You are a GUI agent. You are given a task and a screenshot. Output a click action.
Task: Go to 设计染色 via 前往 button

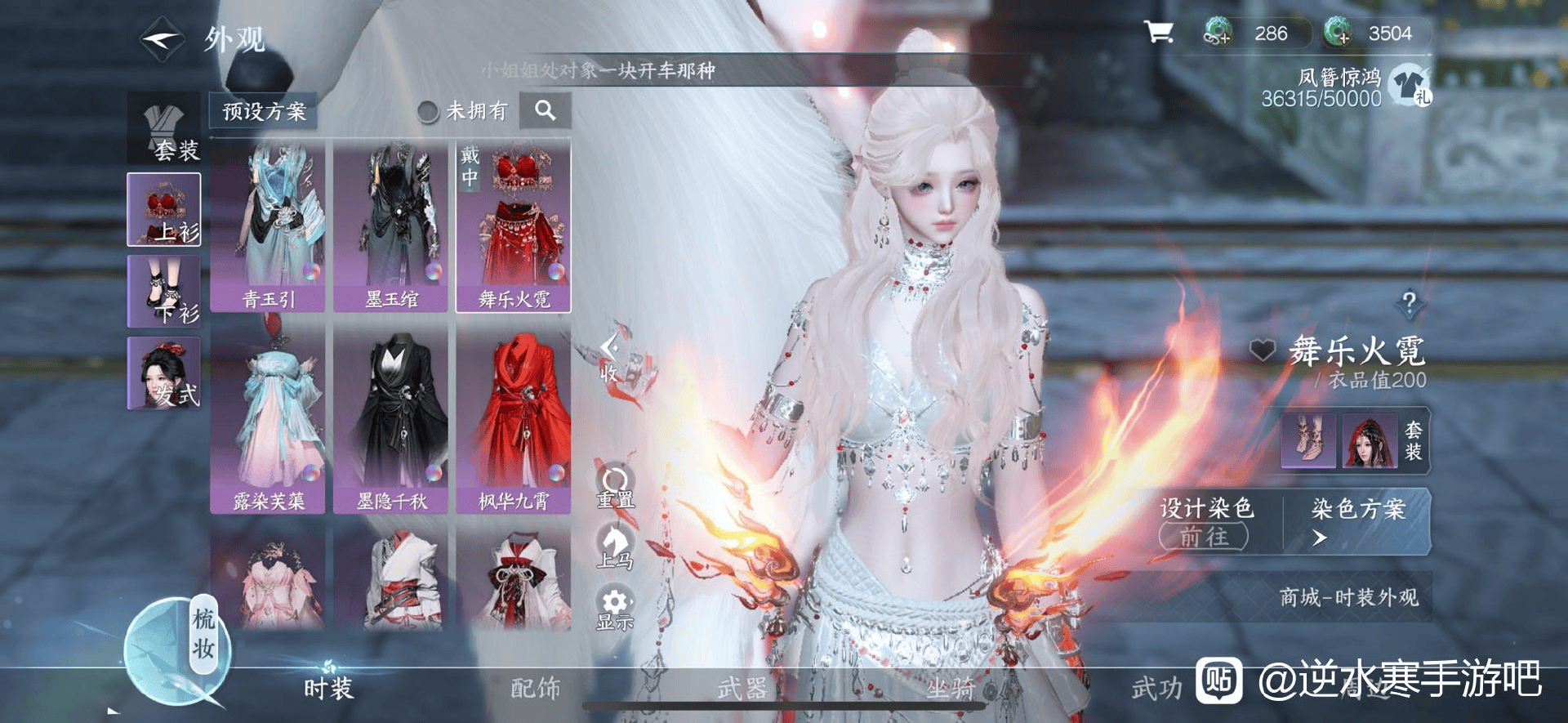[1204, 537]
